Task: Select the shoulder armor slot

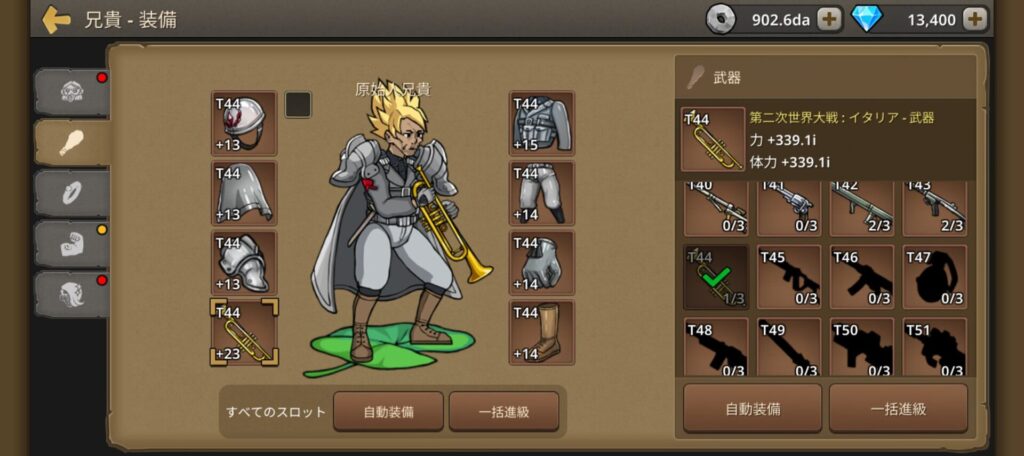Action: tap(244, 263)
